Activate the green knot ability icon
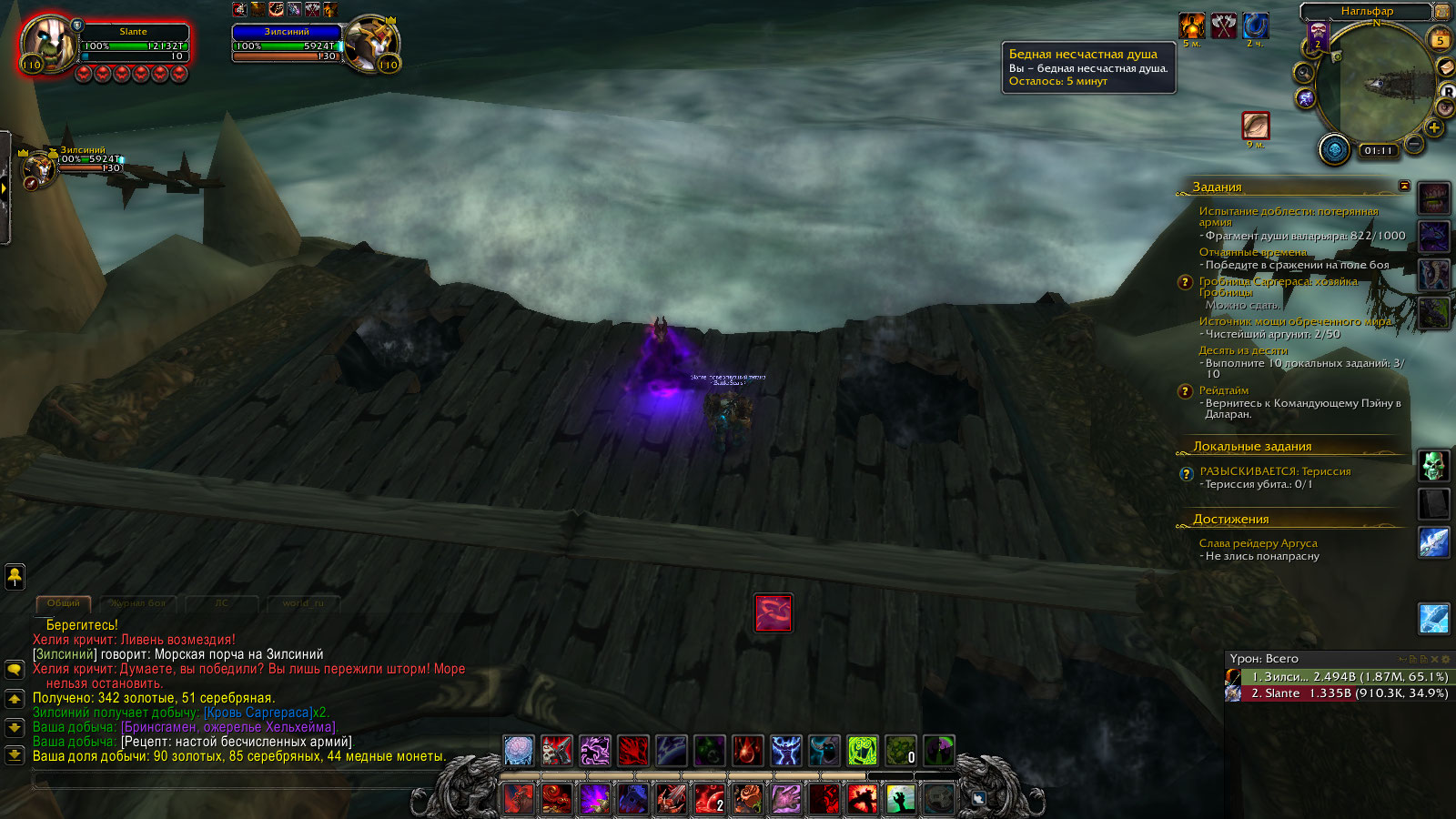This screenshot has height=819, width=1456. [x=863, y=751]
